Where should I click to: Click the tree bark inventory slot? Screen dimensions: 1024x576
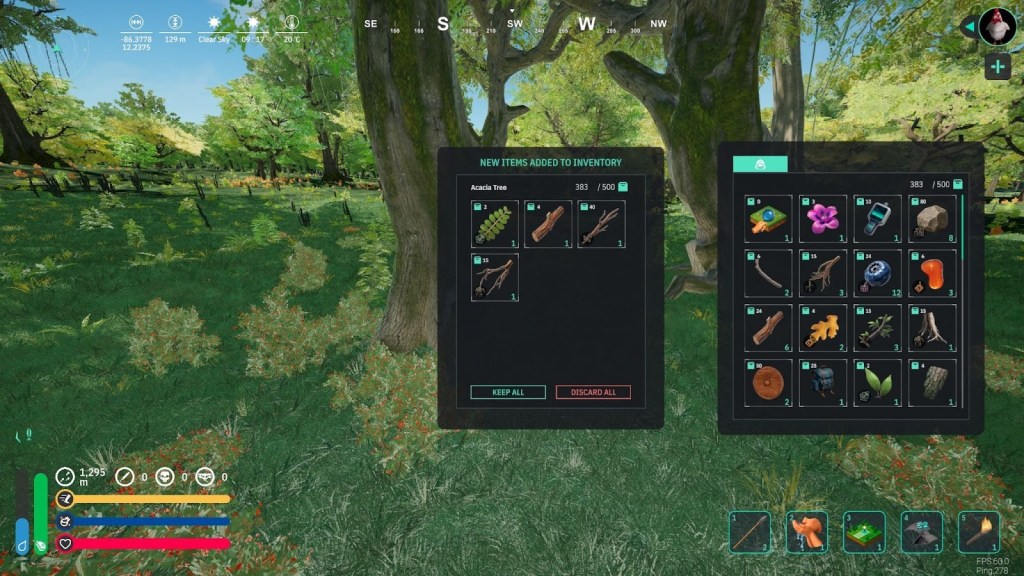[x=932, y=382]
